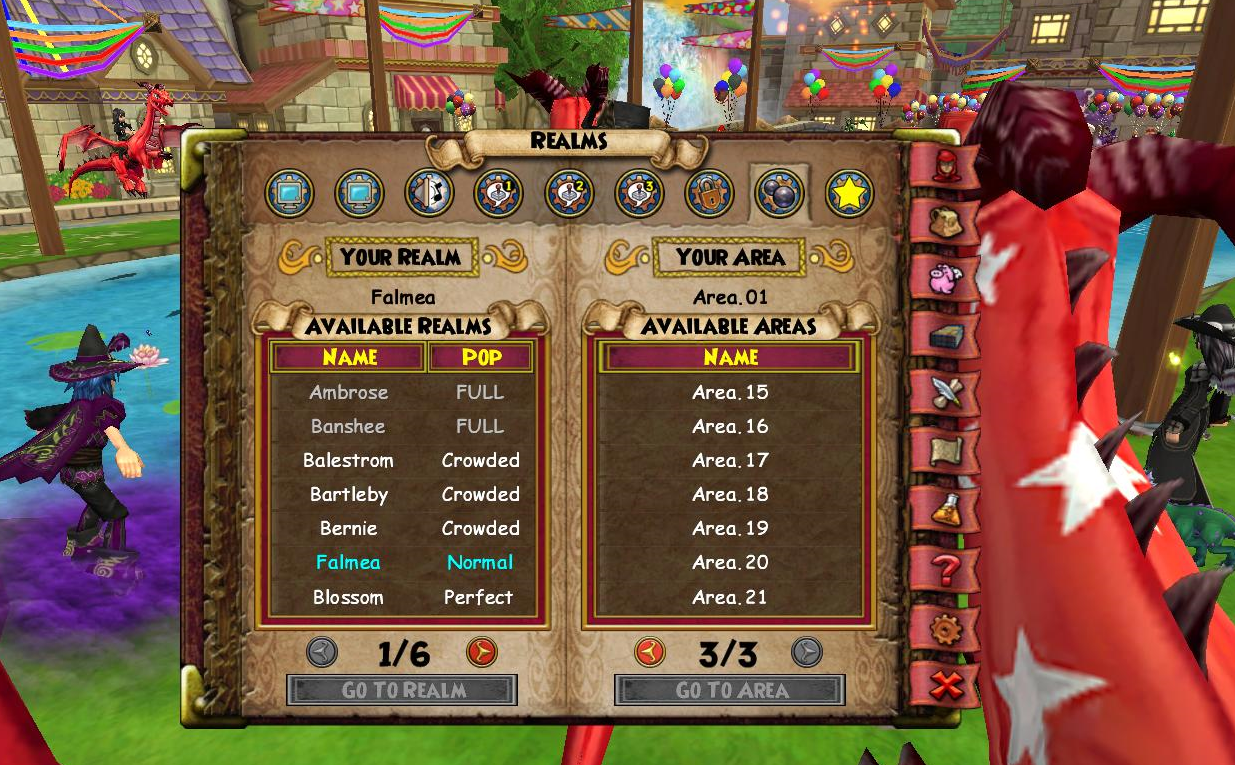Open the quill and scroll quest tab
1235x765 pixels.
click(944, 394)
